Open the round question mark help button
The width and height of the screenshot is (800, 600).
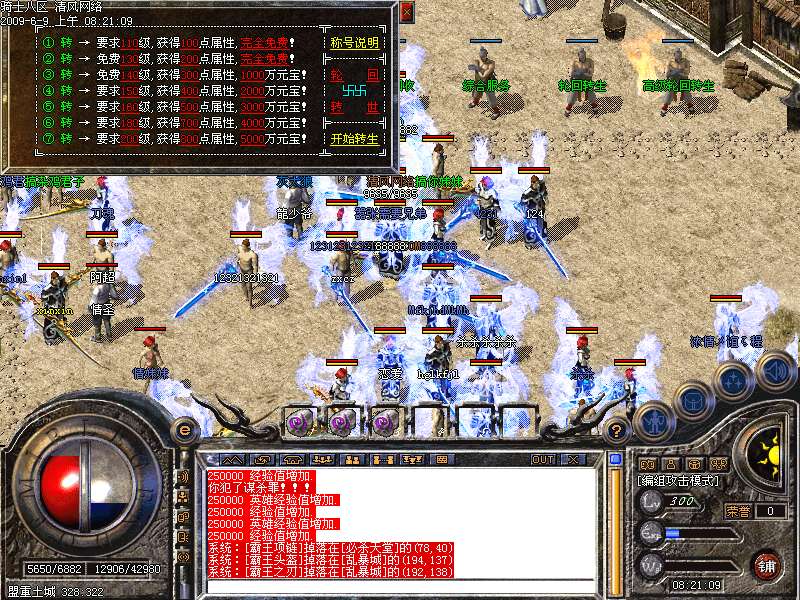pyautogui.click(x=617, y=431)
